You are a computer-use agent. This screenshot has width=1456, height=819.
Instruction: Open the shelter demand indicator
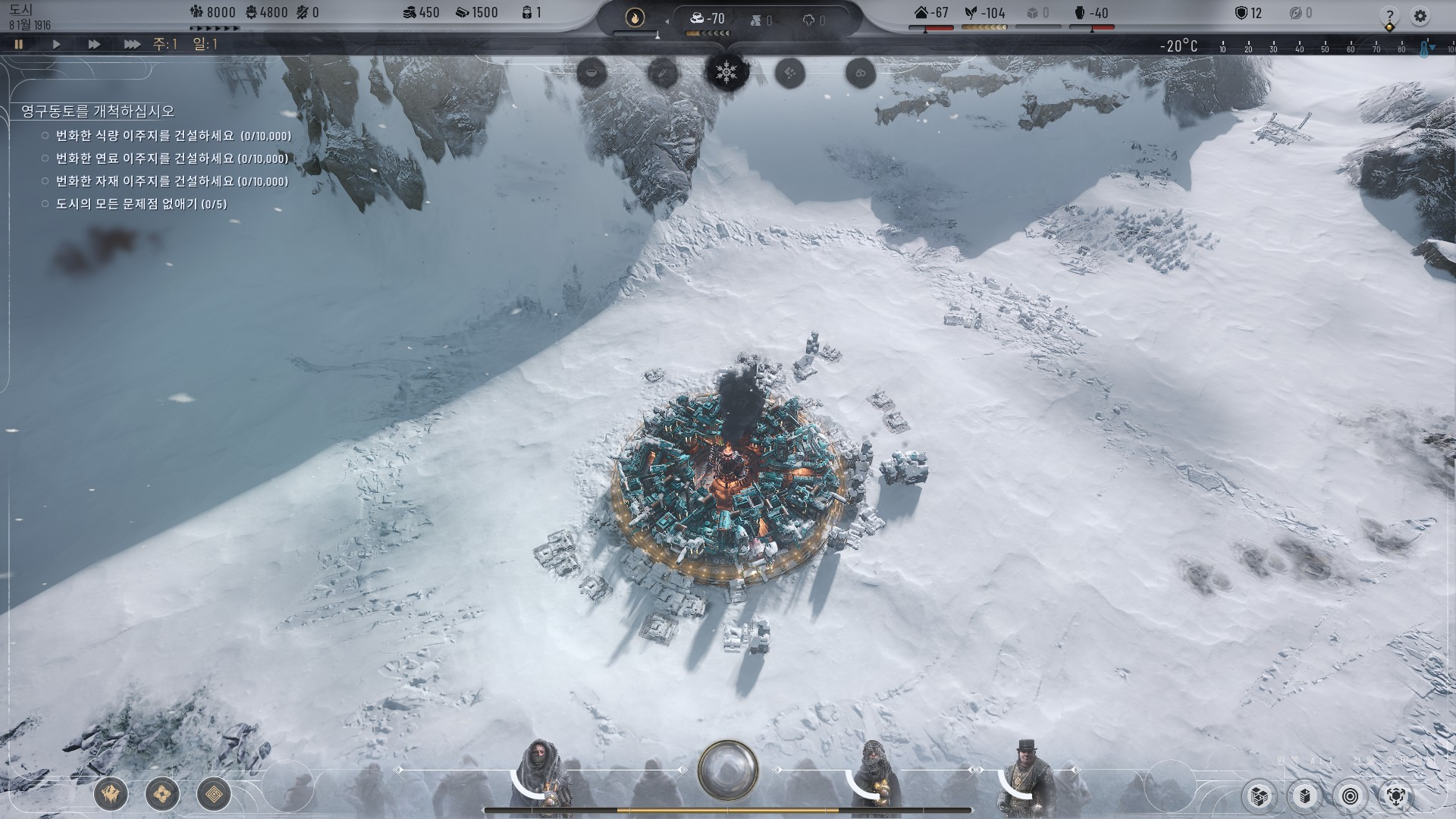coord(931,13)
